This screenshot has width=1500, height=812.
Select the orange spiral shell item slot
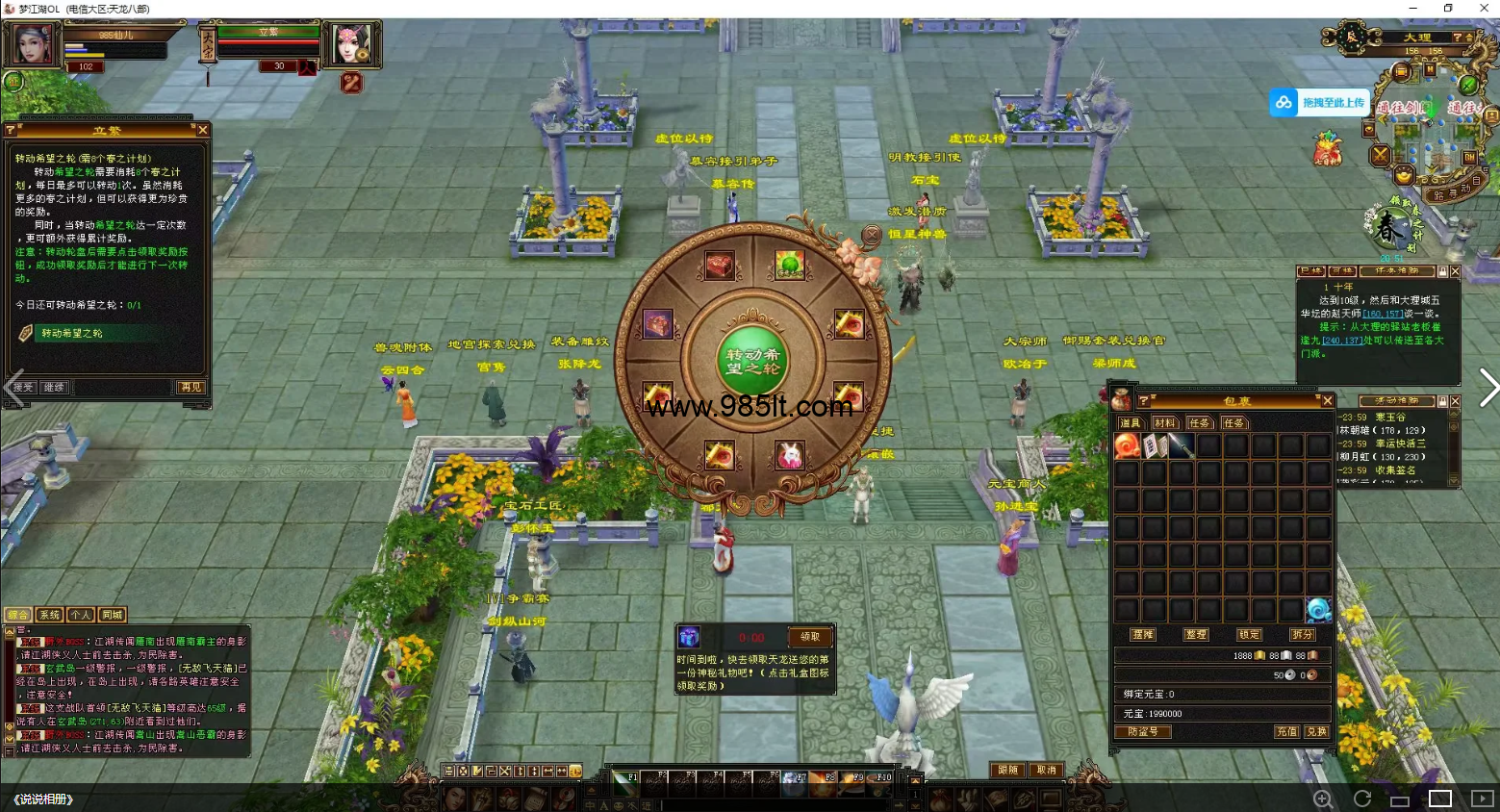[1127, 445]
